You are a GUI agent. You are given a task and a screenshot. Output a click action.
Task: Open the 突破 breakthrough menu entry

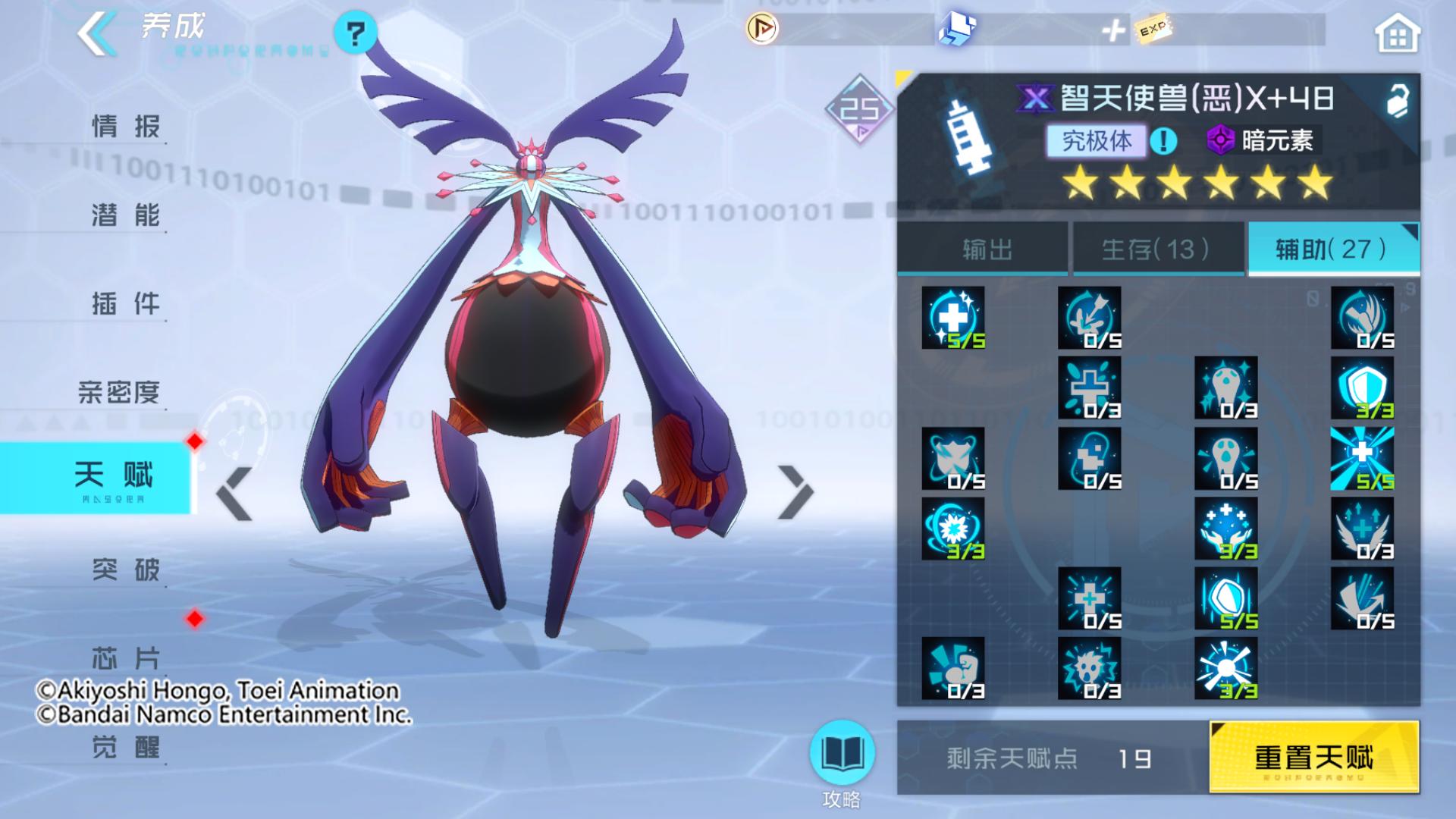[125, 569]
